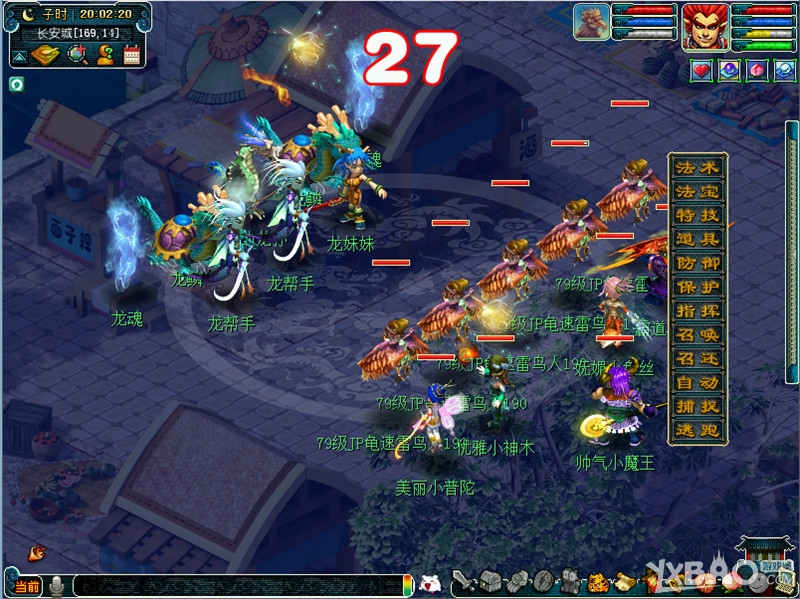This screenshot has width=800, height=599.
Task: Select the 捕捉 capture command
Action: [697, 407]
